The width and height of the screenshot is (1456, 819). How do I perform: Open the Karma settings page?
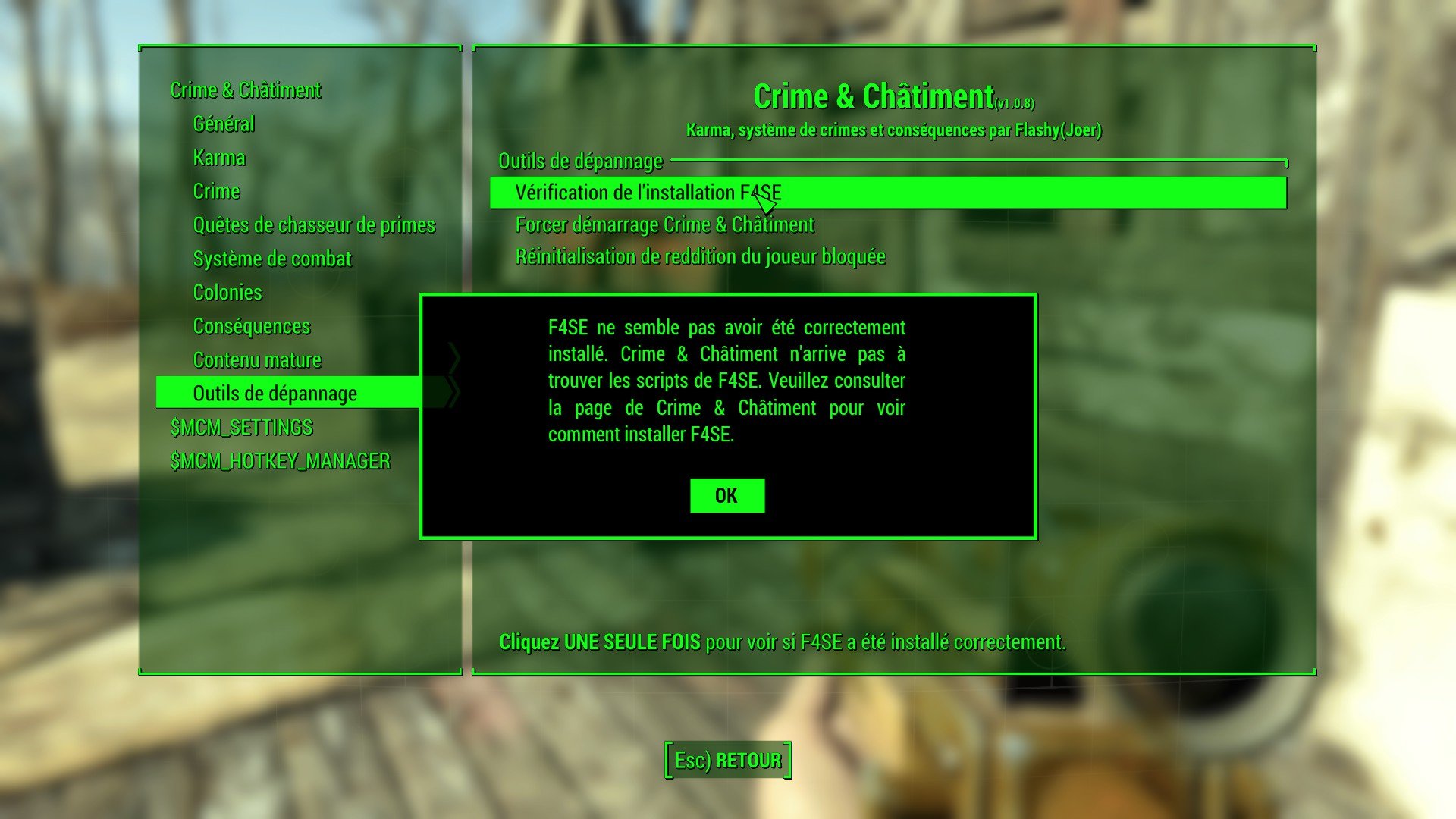tap(219, 158)
